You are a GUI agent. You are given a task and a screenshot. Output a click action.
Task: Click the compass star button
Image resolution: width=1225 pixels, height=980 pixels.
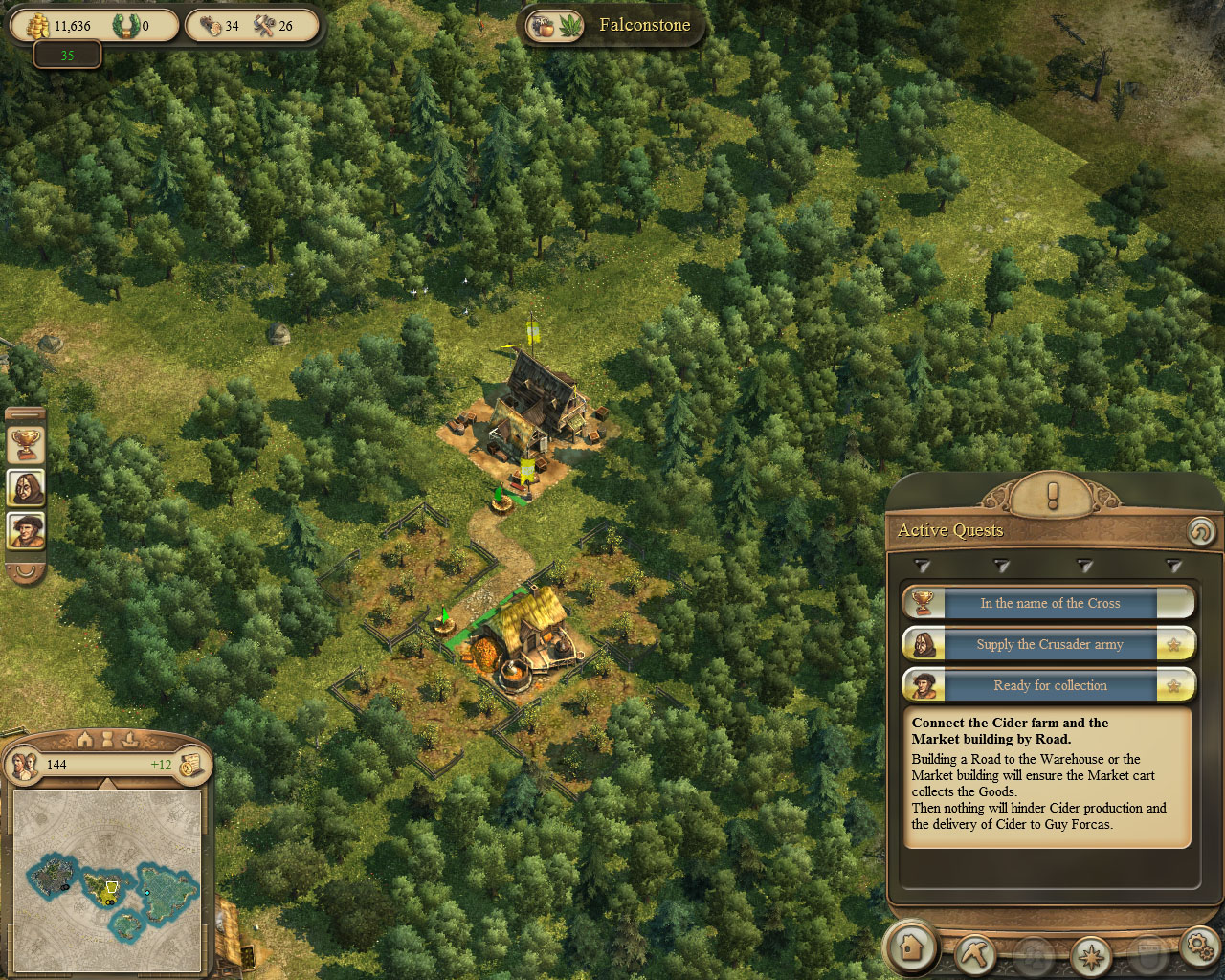(1090, 955)
